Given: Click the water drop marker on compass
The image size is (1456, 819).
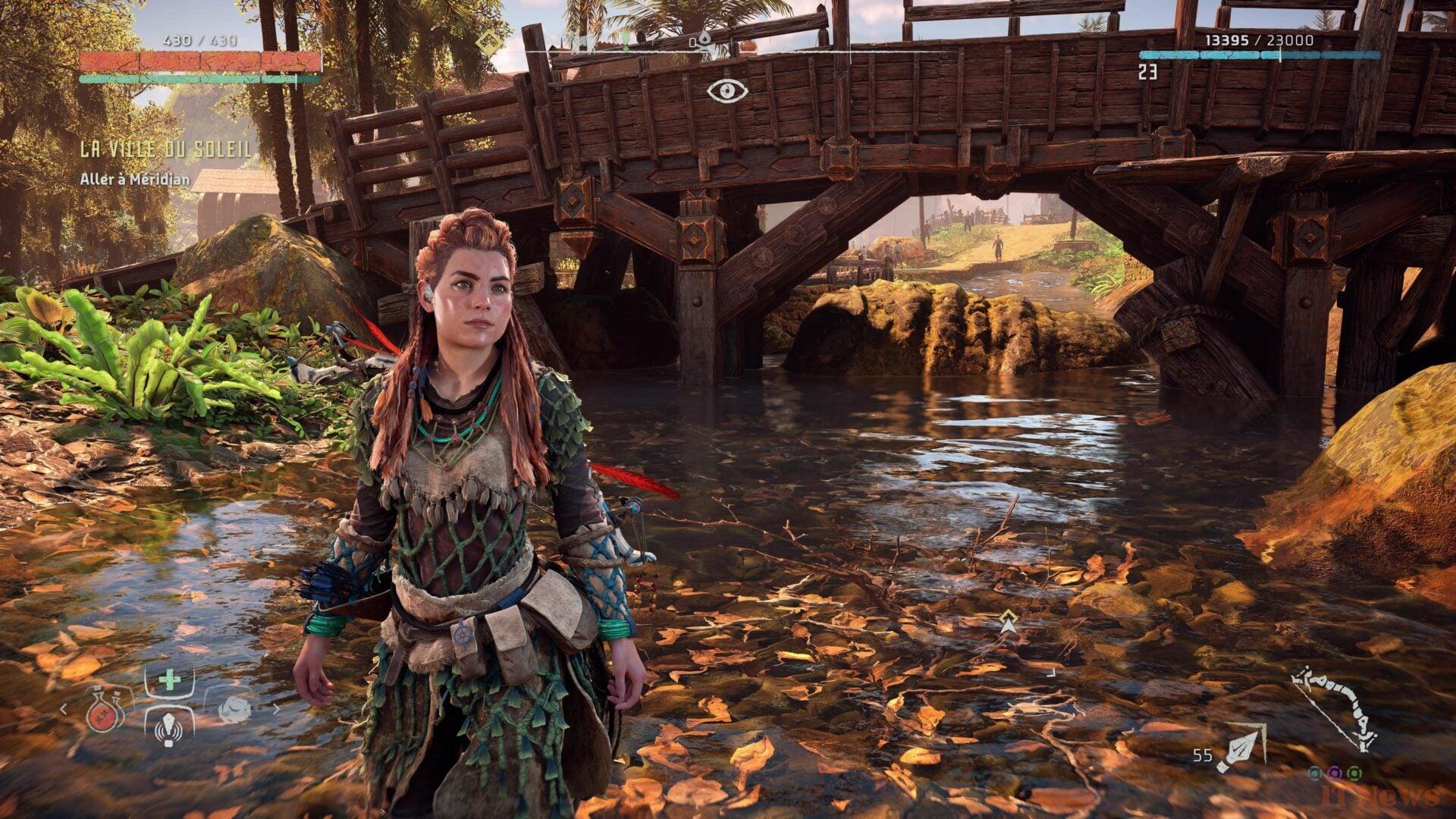Looking at the screenshot, I should coord(704,39).
